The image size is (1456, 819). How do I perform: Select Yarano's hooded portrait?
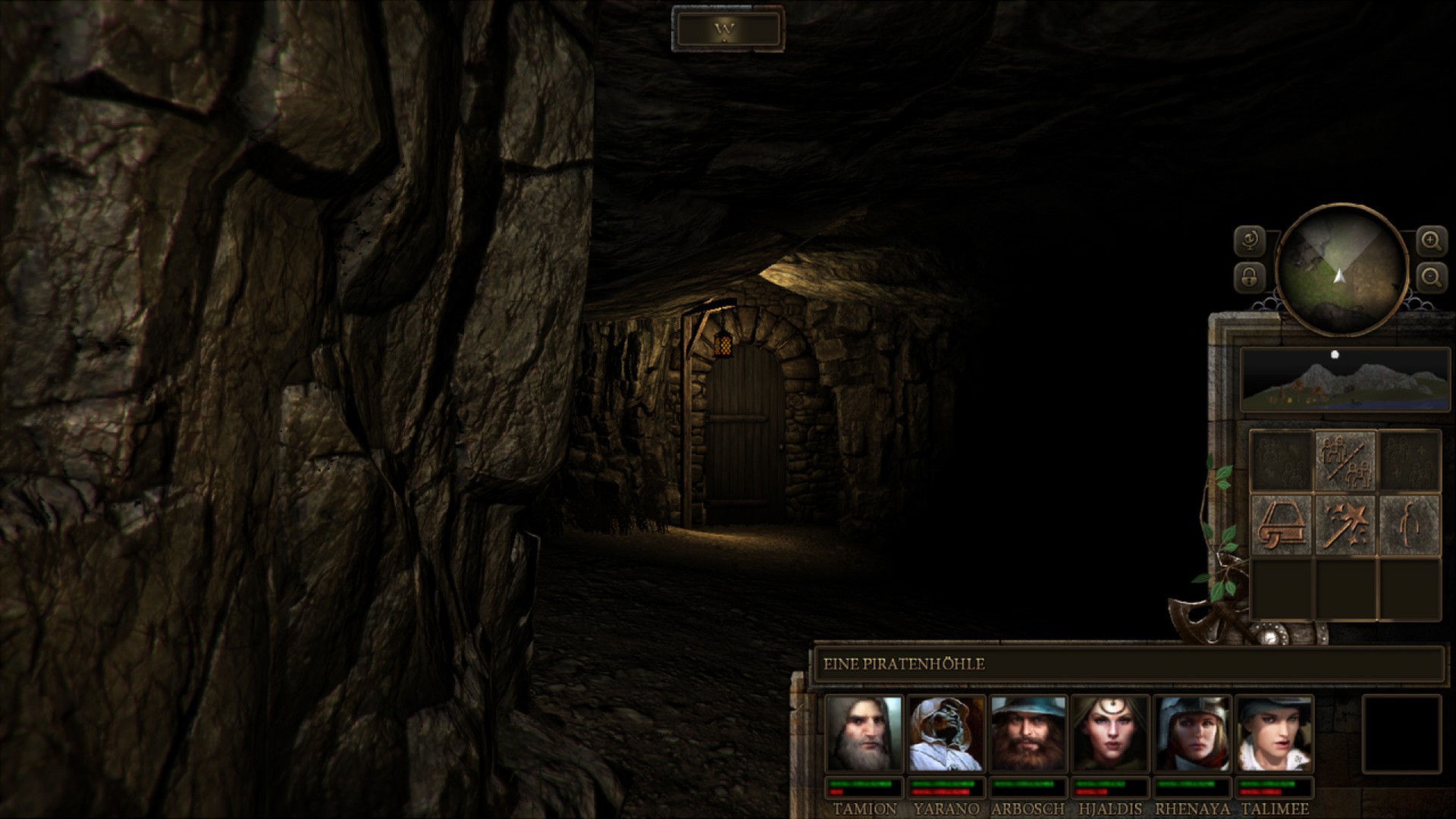click(946, 734)
